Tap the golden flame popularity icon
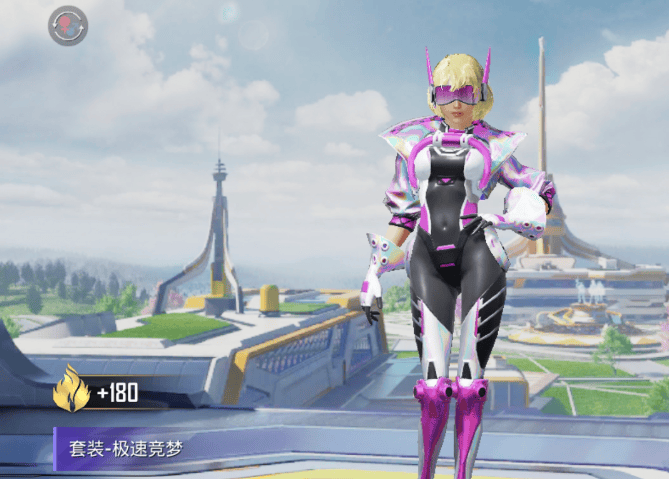 pos(71,389)
